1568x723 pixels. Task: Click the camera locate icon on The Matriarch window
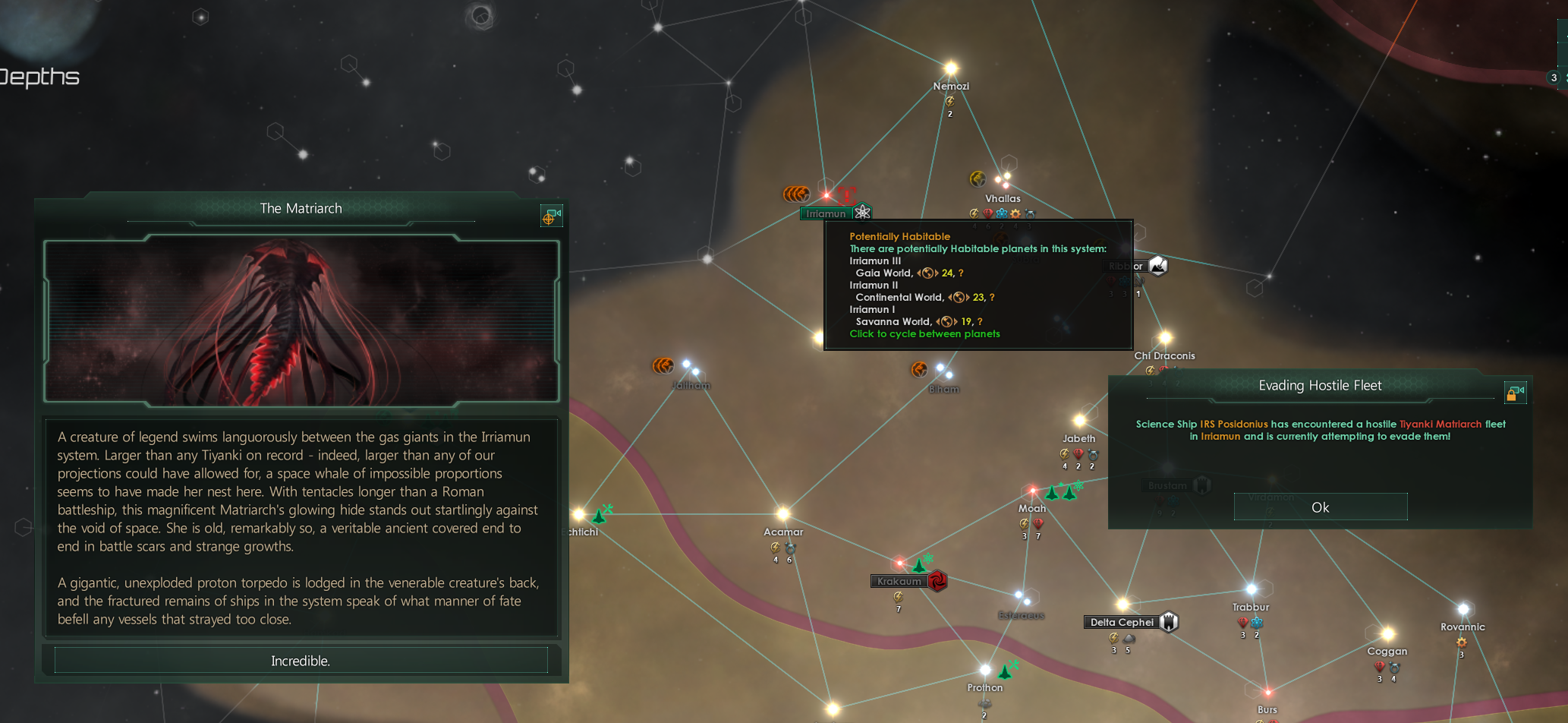pyautogui.click(x=551, y=216)
